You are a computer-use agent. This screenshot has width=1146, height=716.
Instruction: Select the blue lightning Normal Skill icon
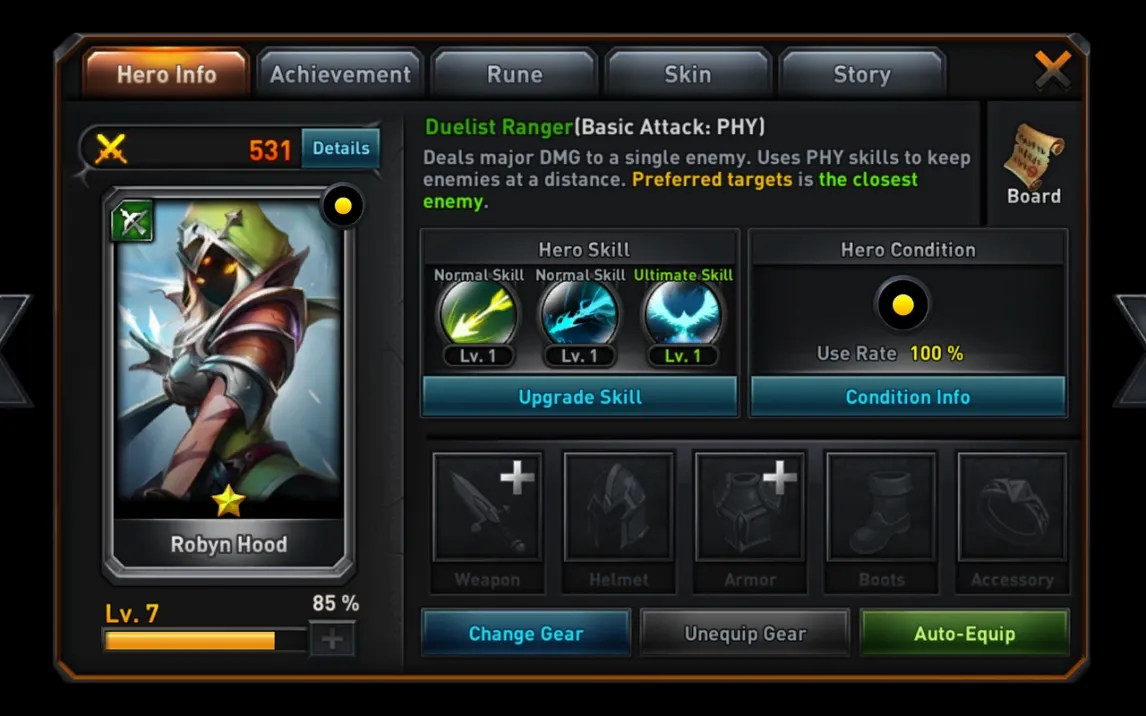tap(580, 314)
